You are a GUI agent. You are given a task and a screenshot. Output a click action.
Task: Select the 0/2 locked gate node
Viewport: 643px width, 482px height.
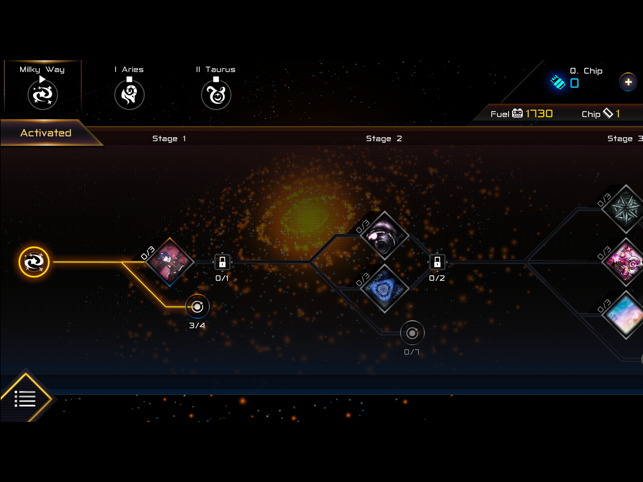(x=436, y=263)
